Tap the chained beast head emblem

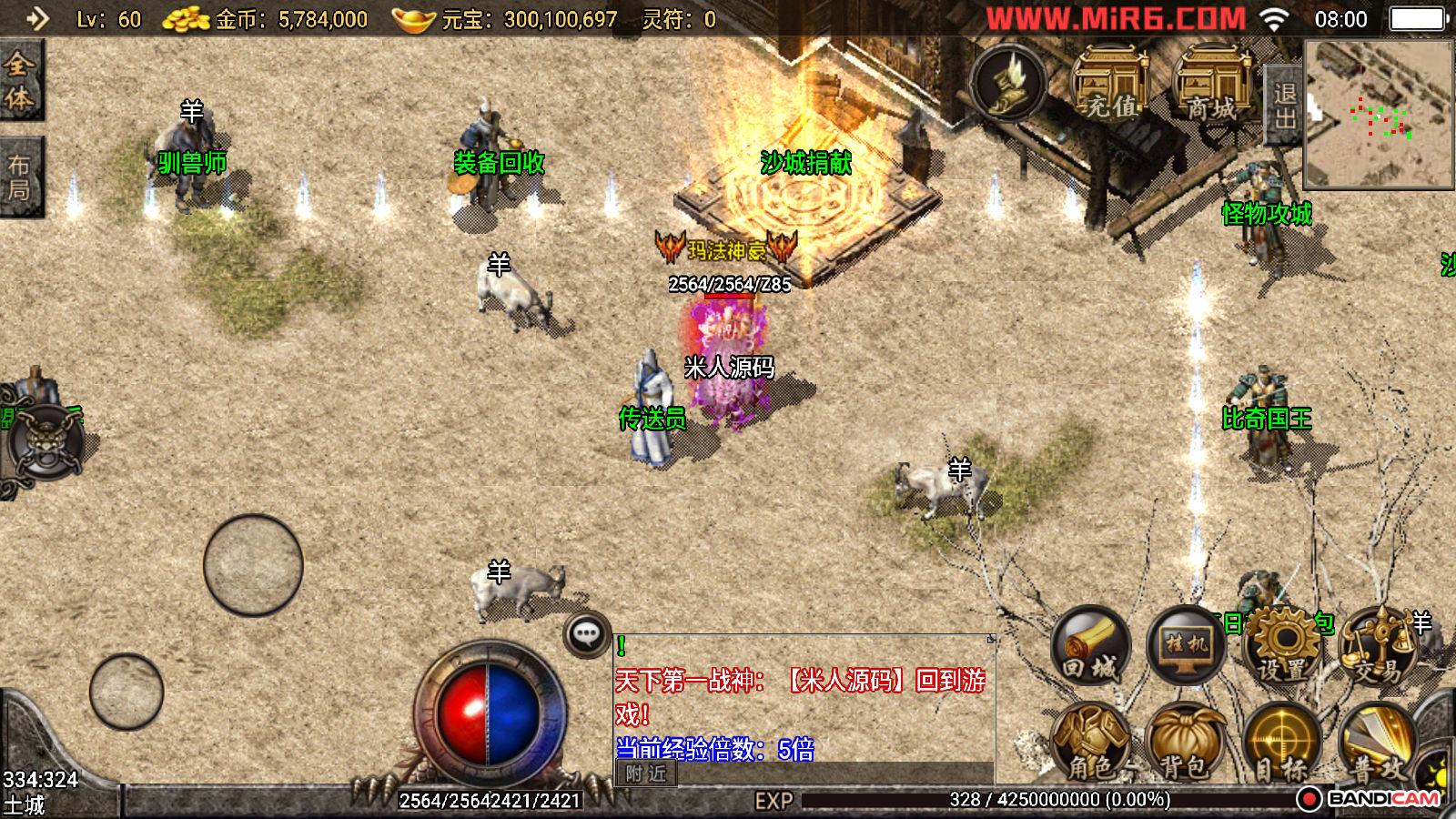coord(45,443)
